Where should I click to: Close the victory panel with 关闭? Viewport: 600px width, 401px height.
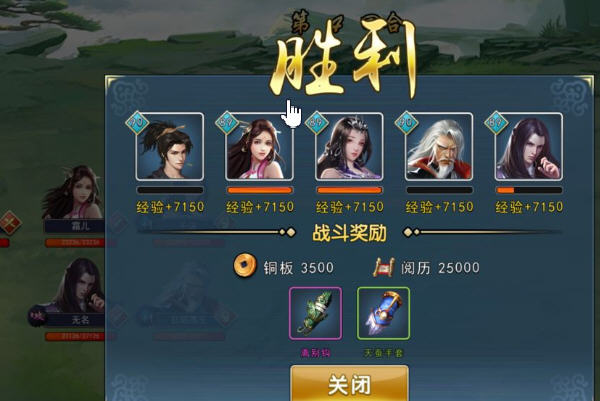point(349,384)
